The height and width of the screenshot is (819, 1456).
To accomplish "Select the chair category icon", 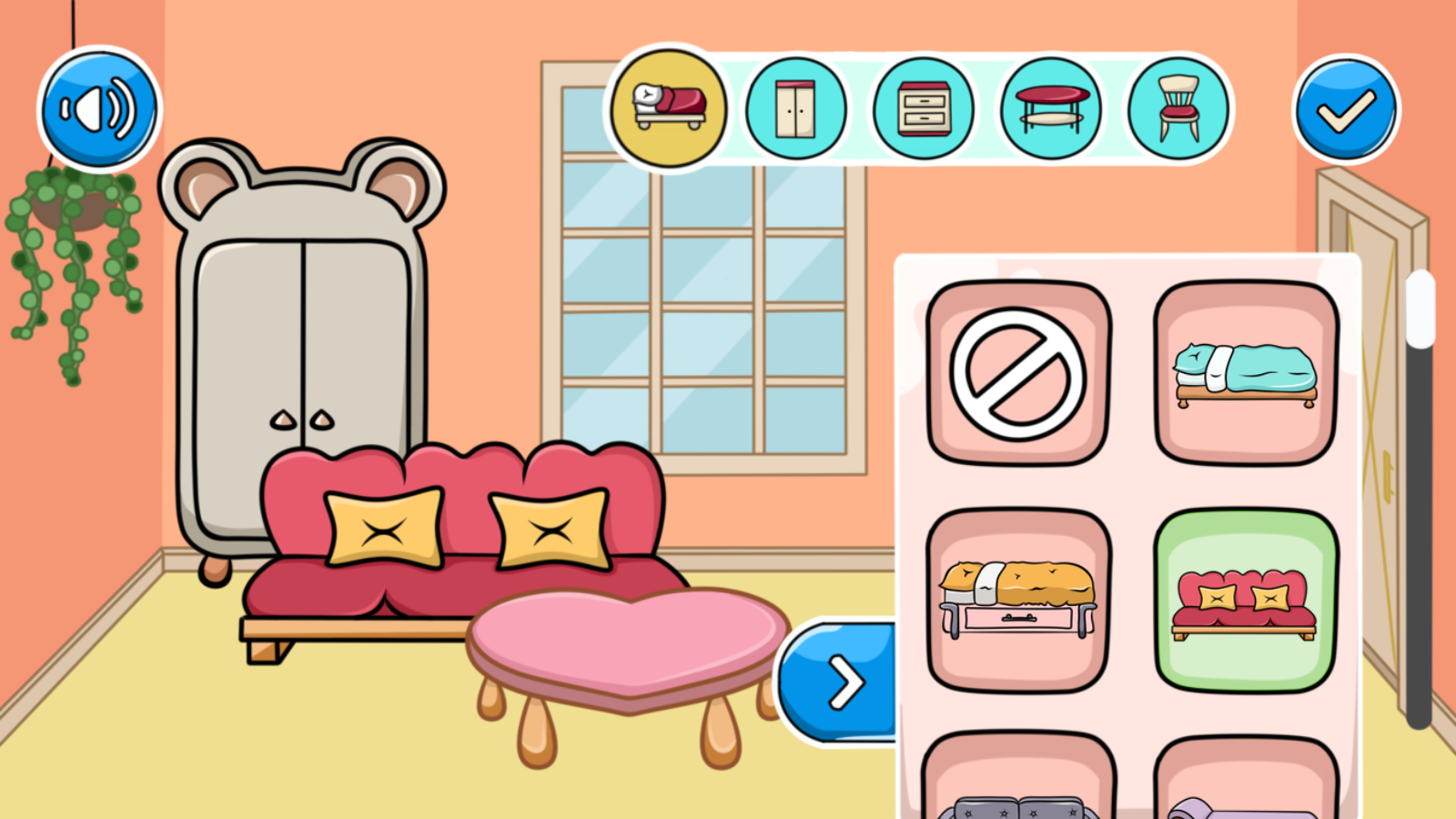I will 1177,109.
